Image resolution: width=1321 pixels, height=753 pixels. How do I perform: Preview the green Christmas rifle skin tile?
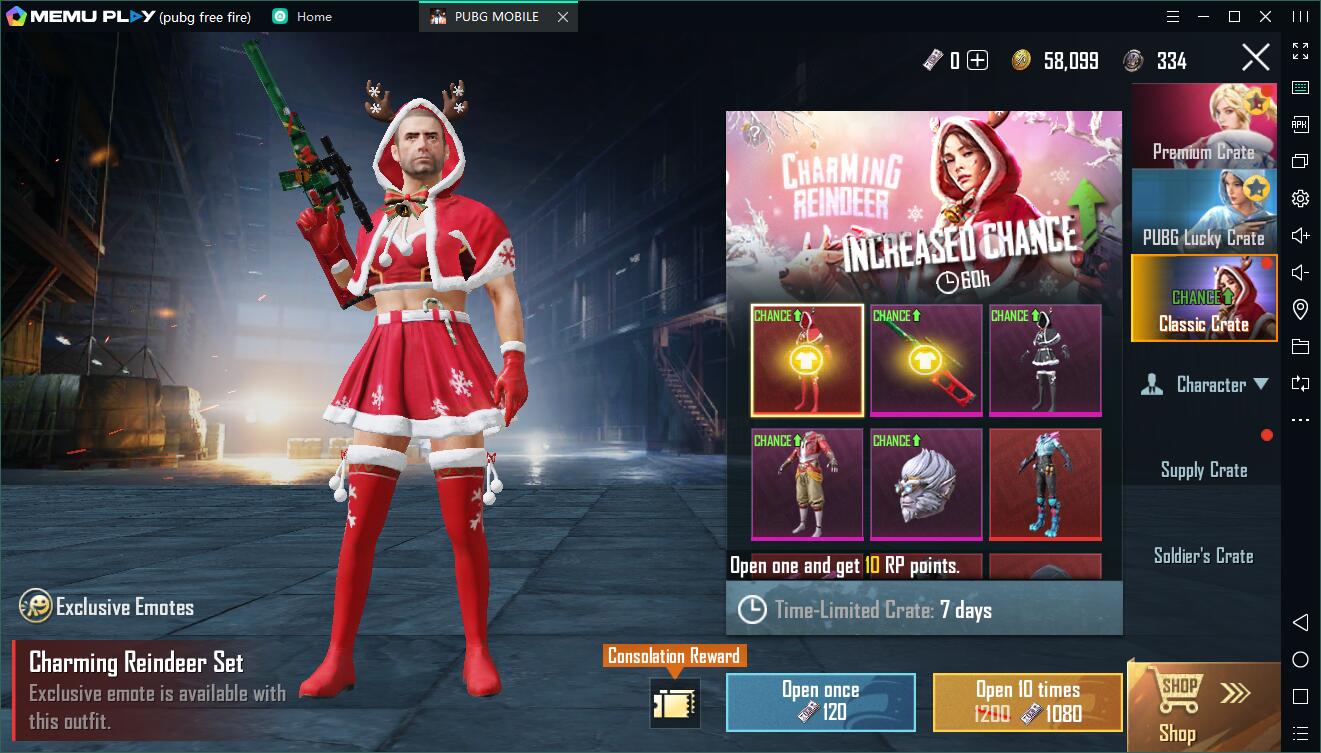coord(926,360)
